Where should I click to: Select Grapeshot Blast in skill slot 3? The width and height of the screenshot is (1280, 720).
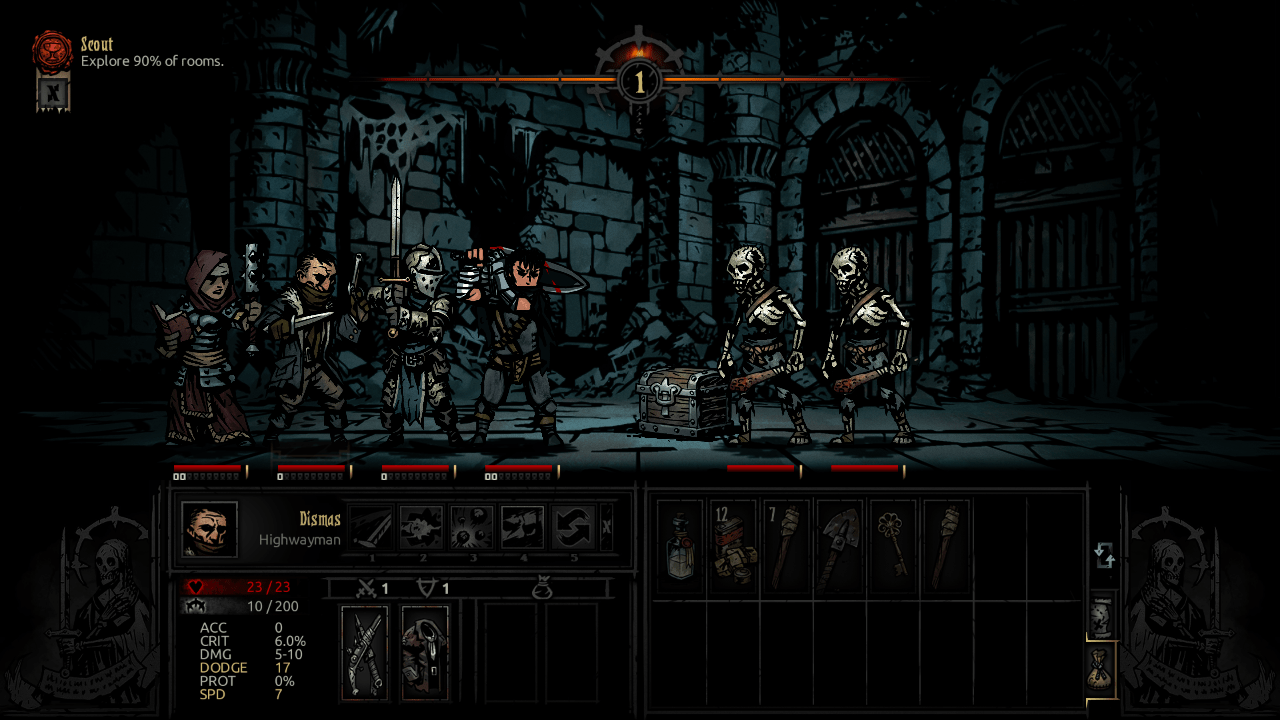point(470,525)
